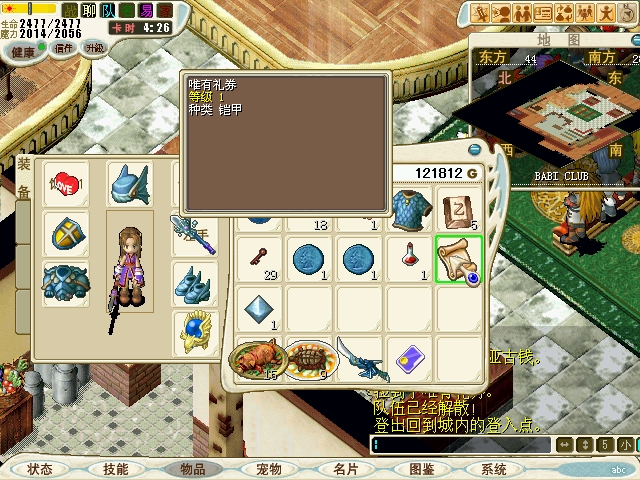This screenshot has width=640, height=480.
Task: Switch to the 技能 skills tab
Action: [116, 468]
